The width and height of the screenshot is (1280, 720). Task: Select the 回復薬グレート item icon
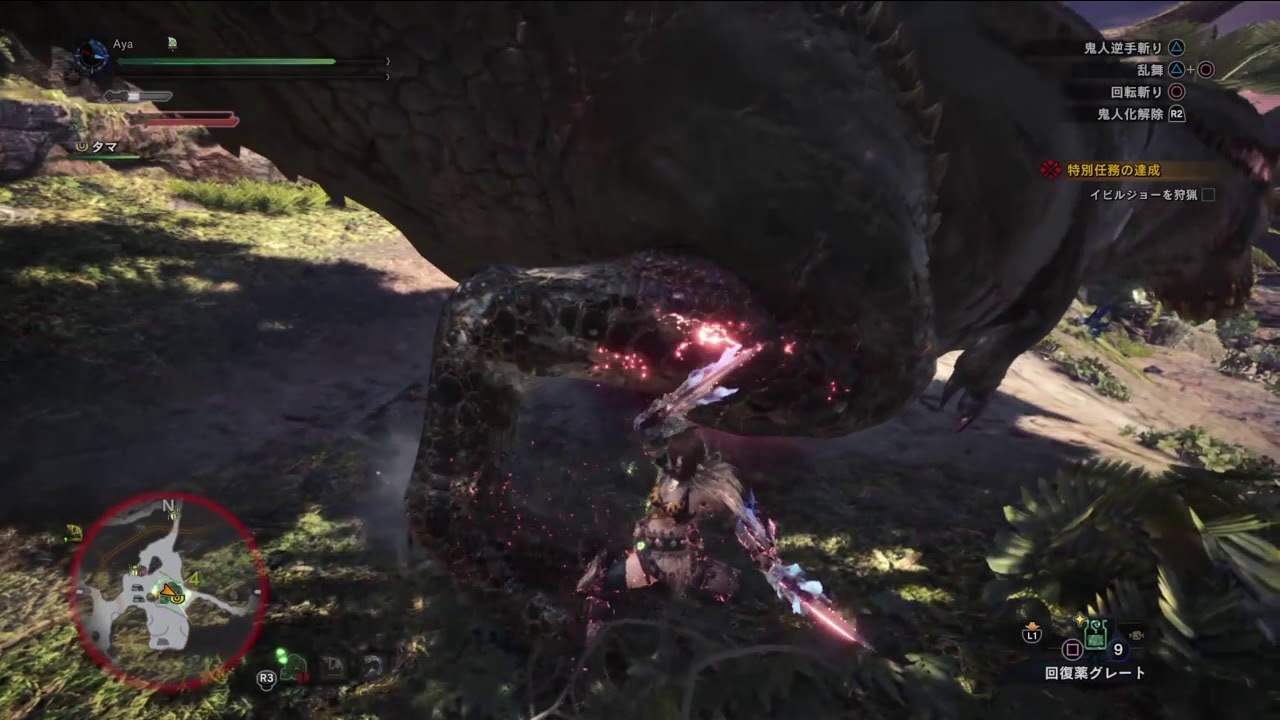point(1095,635)
